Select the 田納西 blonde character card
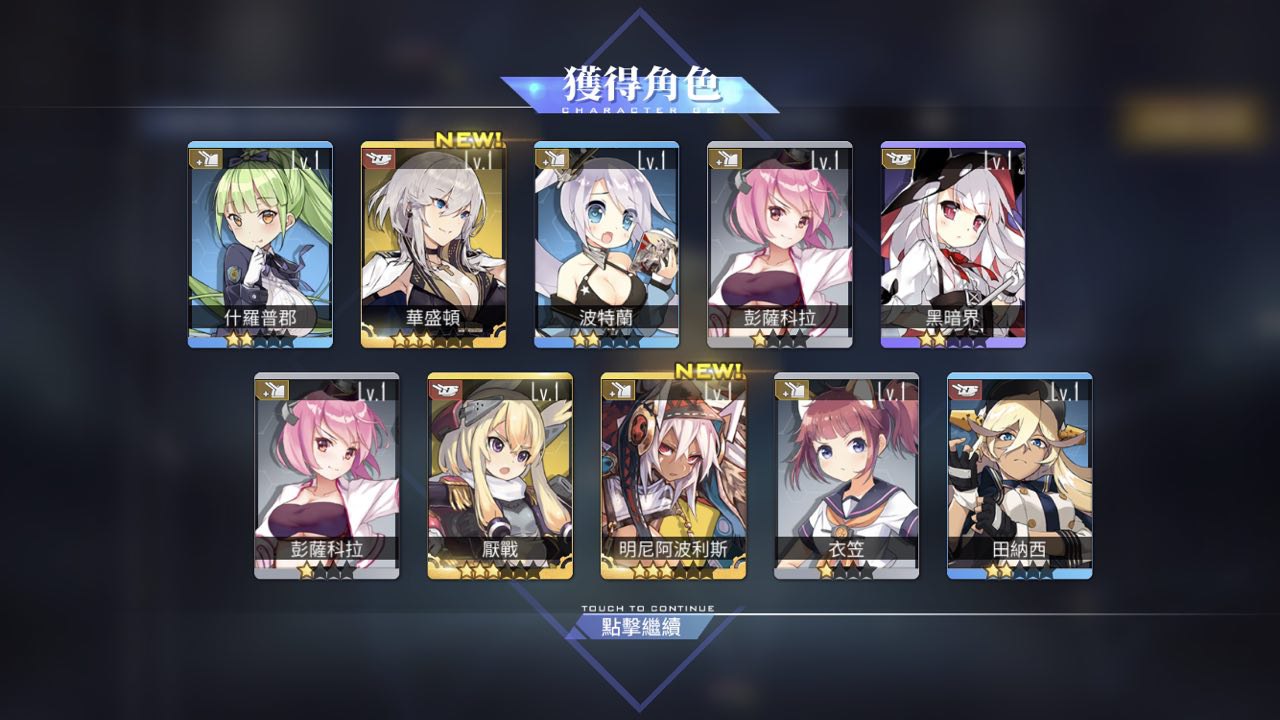1280x720 pixels. tap(1019, 475)
